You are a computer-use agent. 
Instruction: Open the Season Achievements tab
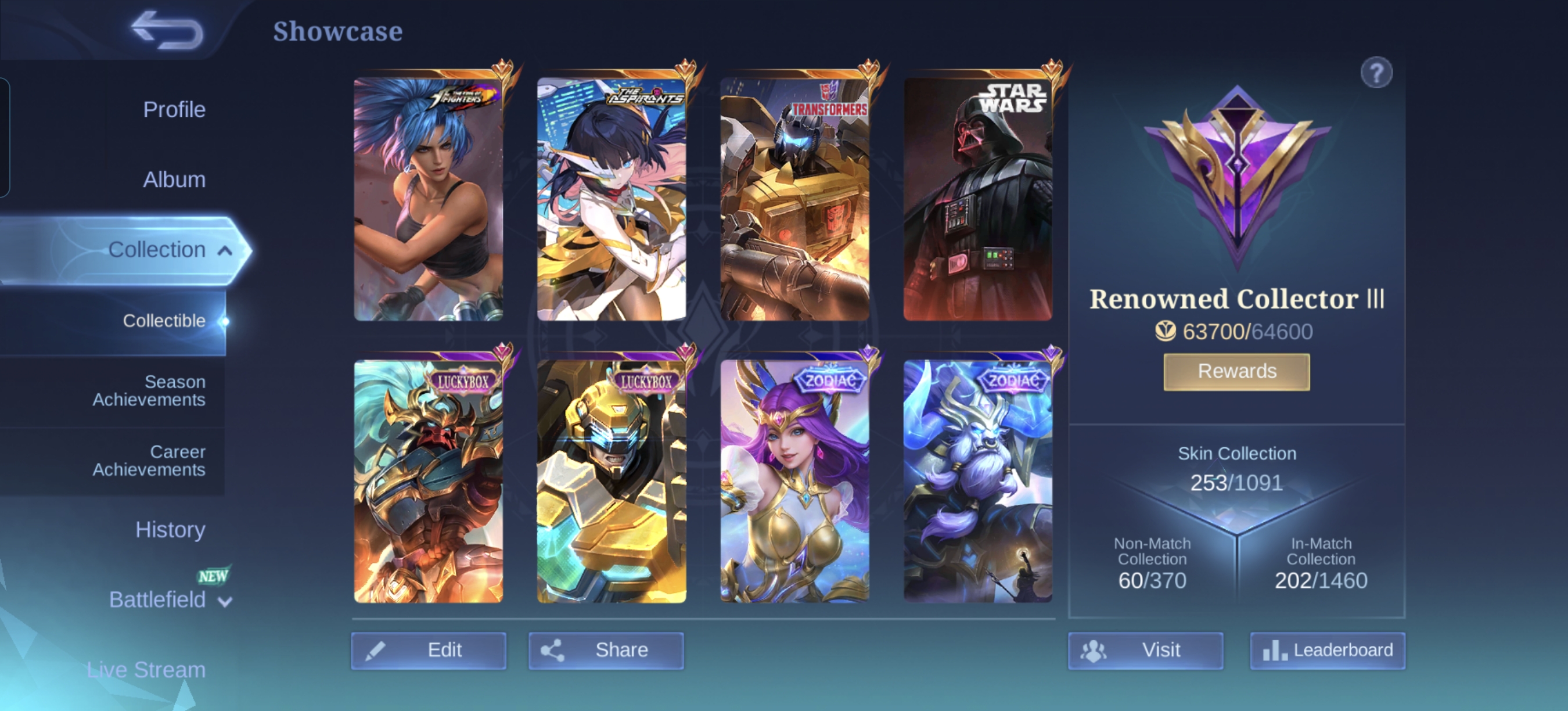(149, 390)
